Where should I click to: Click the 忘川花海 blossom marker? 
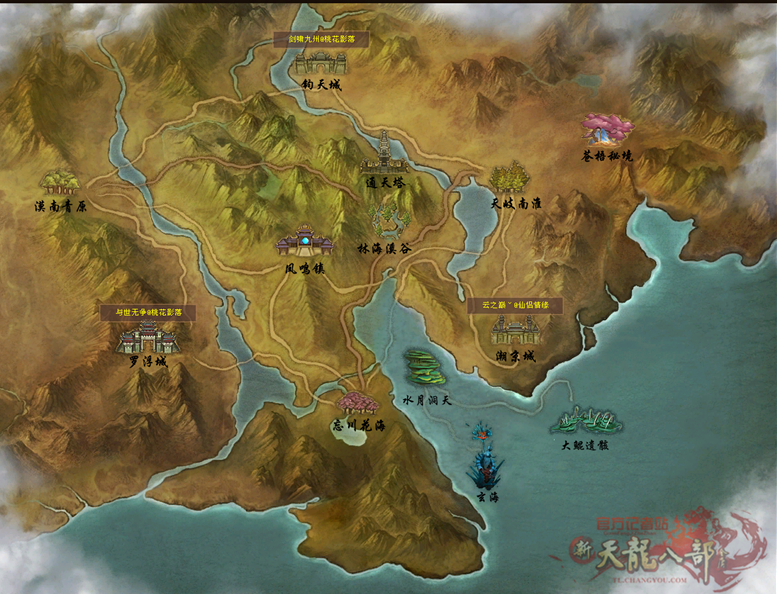[357, 404]
